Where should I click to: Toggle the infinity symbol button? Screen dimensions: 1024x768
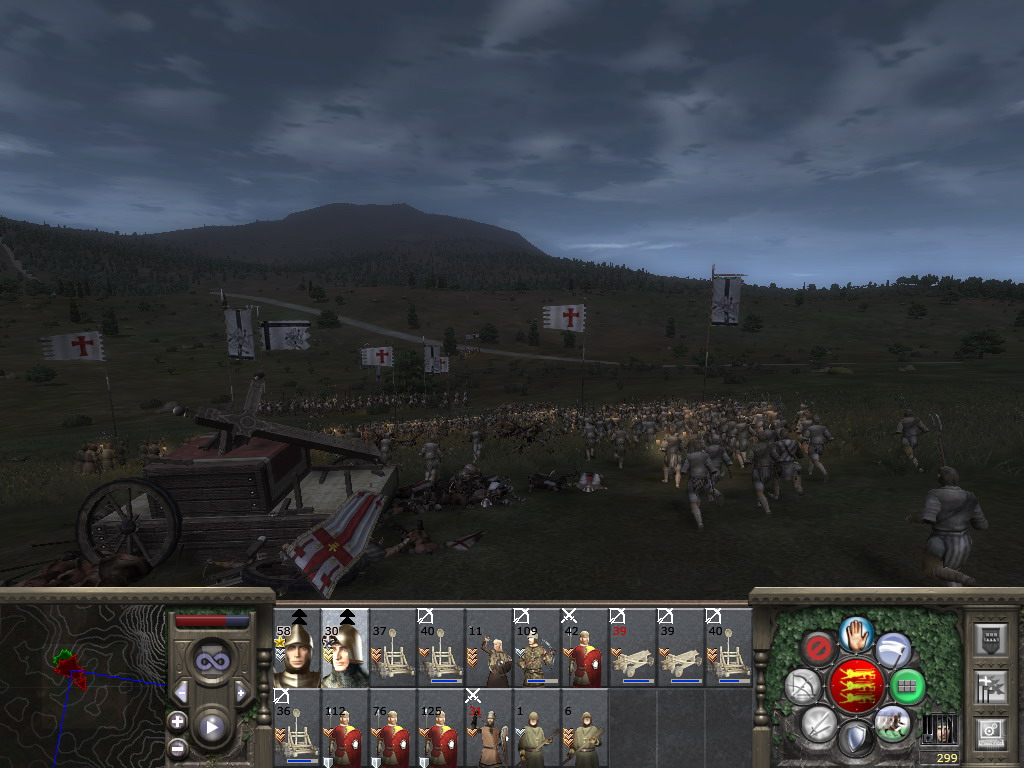pos(210,661)
